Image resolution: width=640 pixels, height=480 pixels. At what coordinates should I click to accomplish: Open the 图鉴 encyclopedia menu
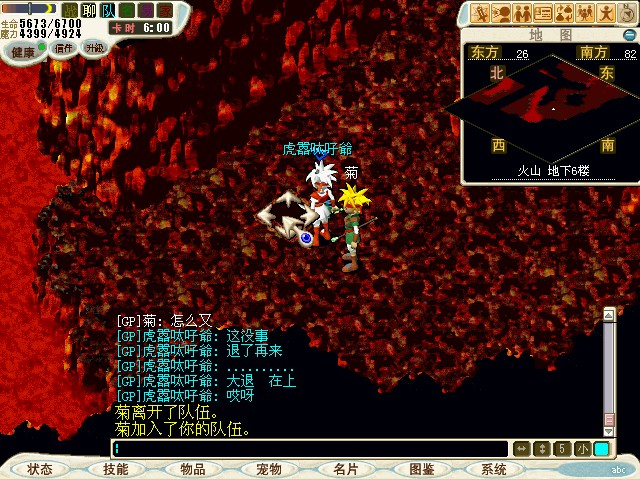(x=422, y=469)
